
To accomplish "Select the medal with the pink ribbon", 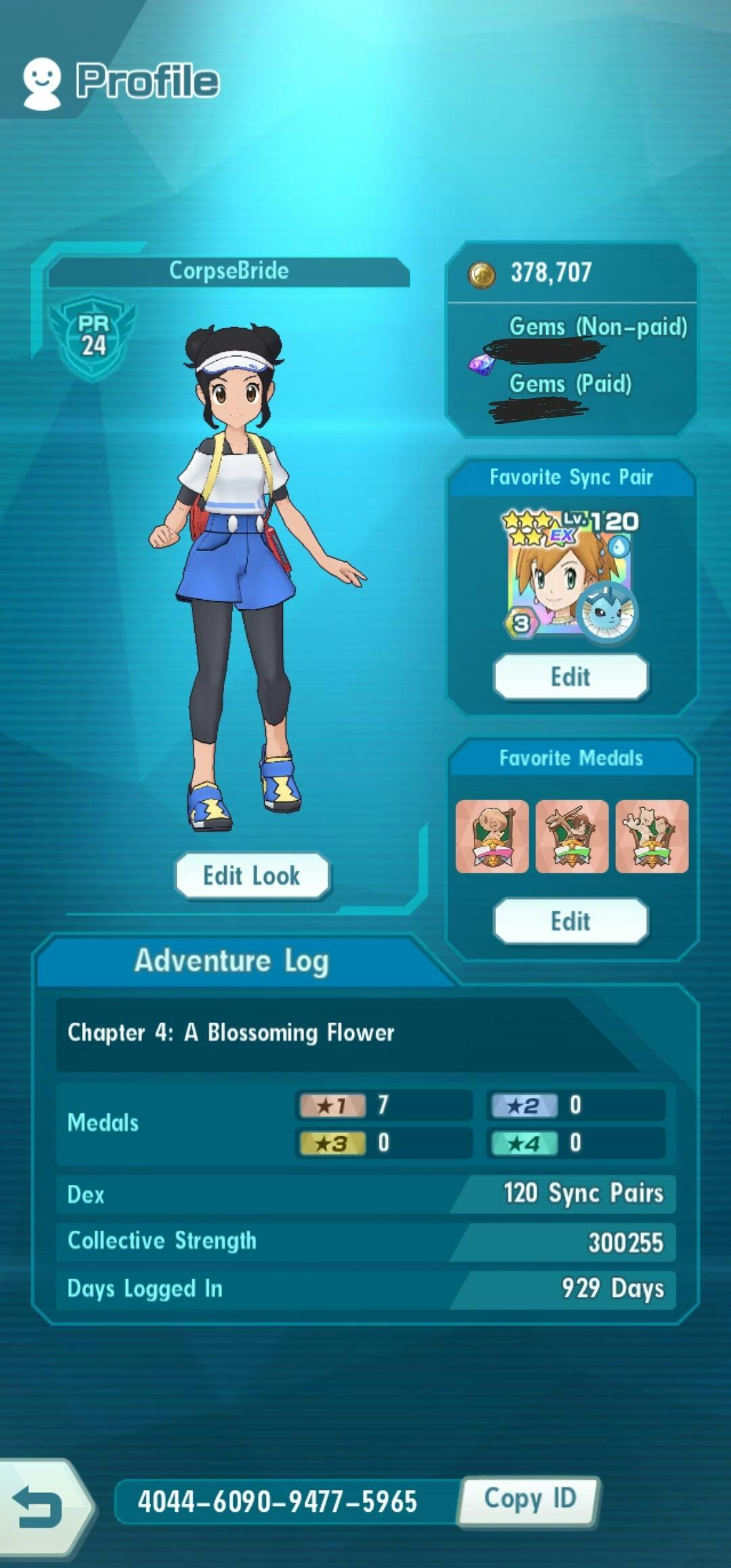I will 492,837.
